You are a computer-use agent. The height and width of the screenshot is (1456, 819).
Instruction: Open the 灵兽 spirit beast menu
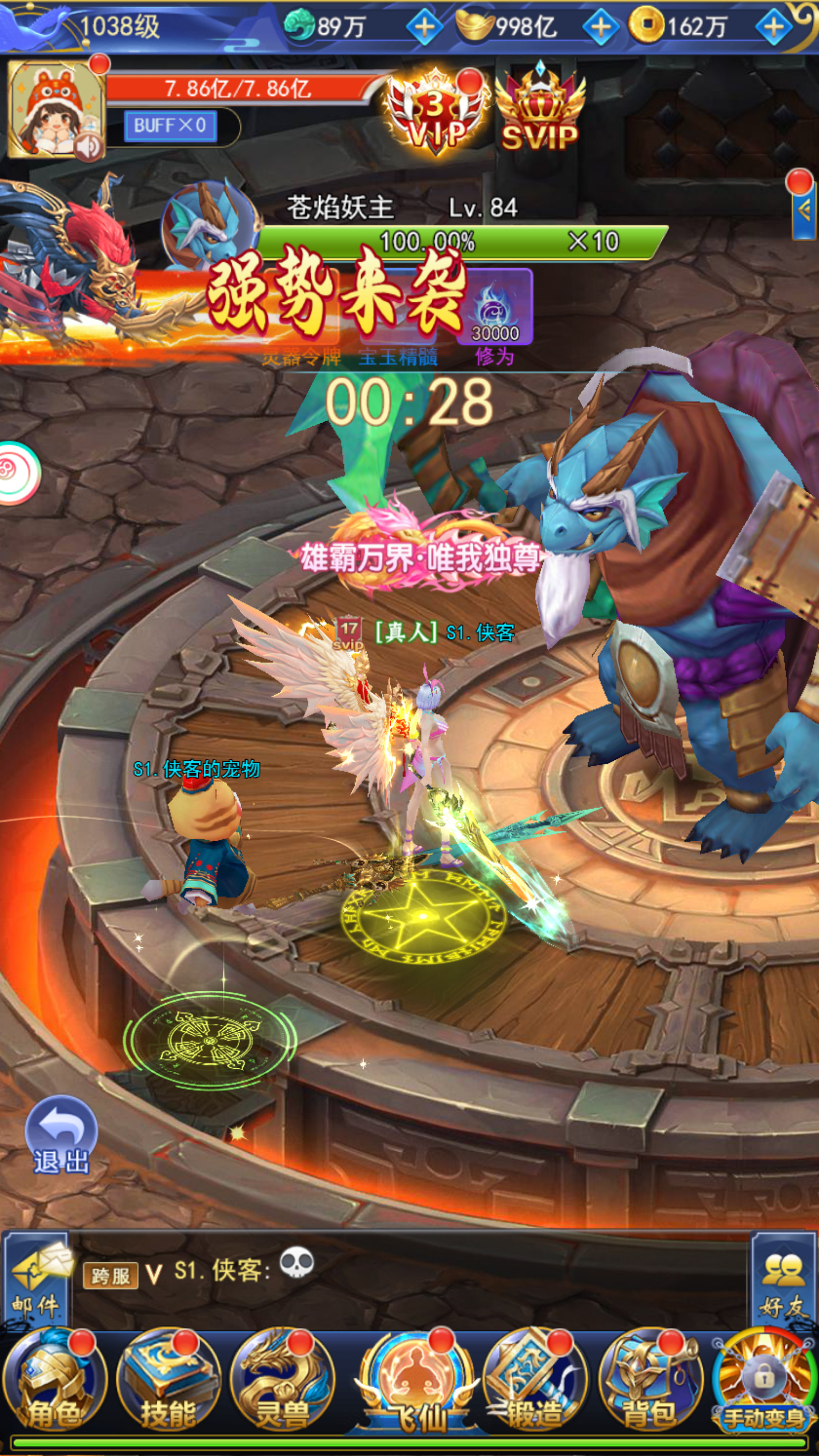(283, 1379)
